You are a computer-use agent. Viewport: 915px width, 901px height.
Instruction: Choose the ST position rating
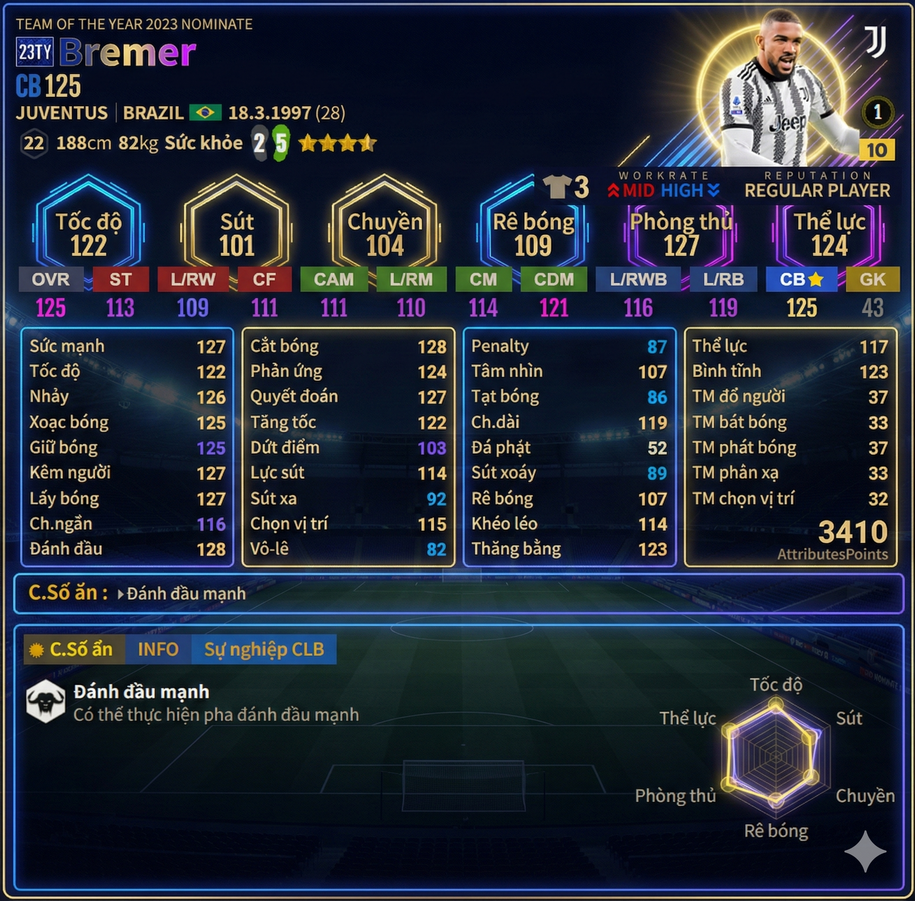pyautogui.click(x=120, y=279)
